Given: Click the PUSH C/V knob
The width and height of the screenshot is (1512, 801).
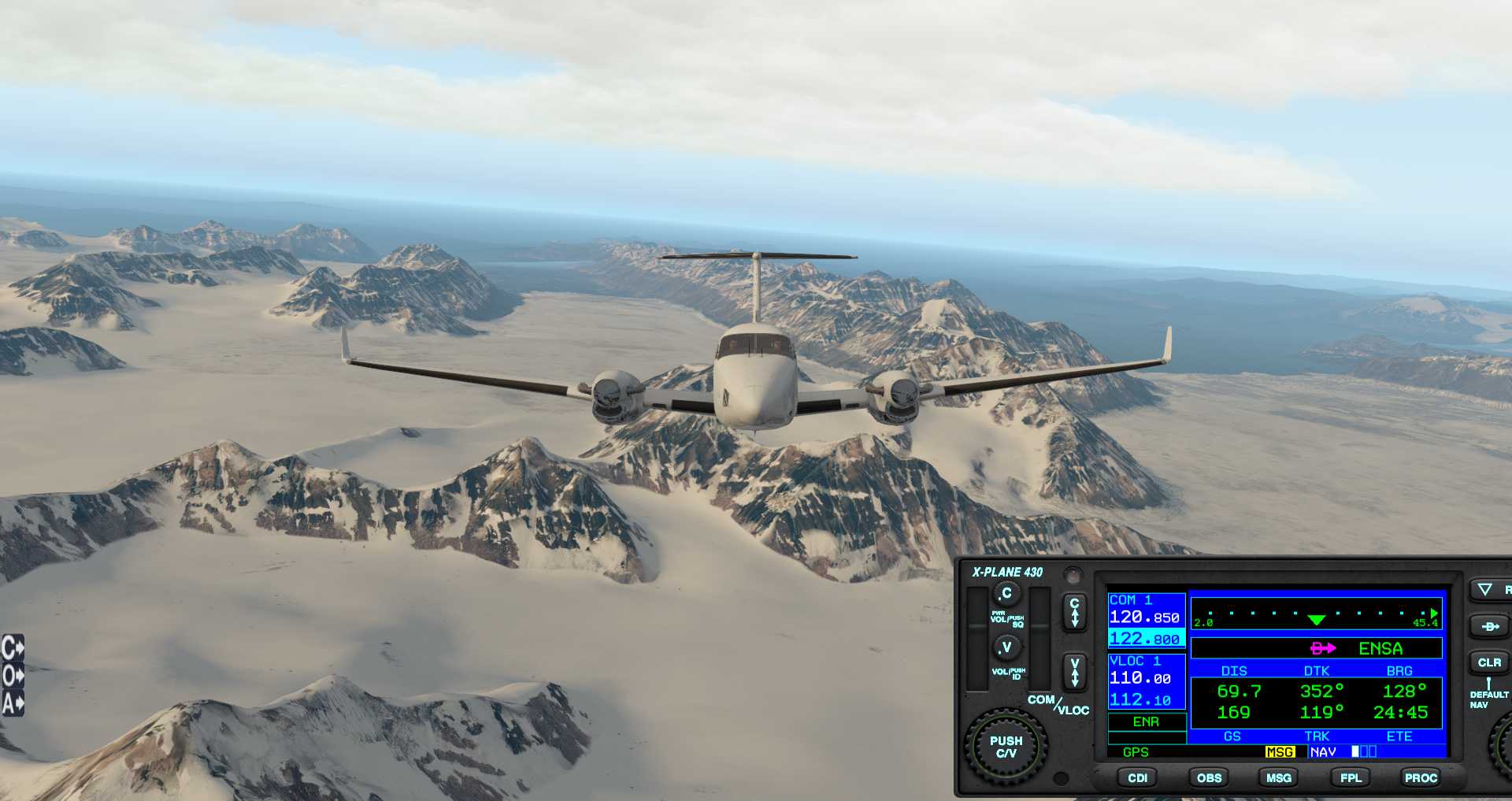Looking at the screenshot, I should coord(1006,747).
